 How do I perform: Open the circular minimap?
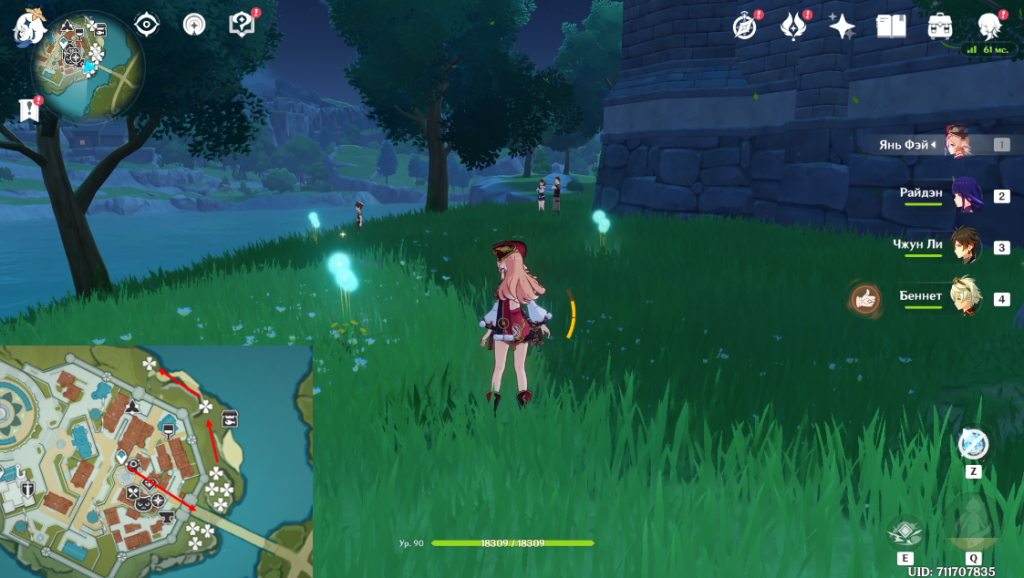click(x=88, y=66)
